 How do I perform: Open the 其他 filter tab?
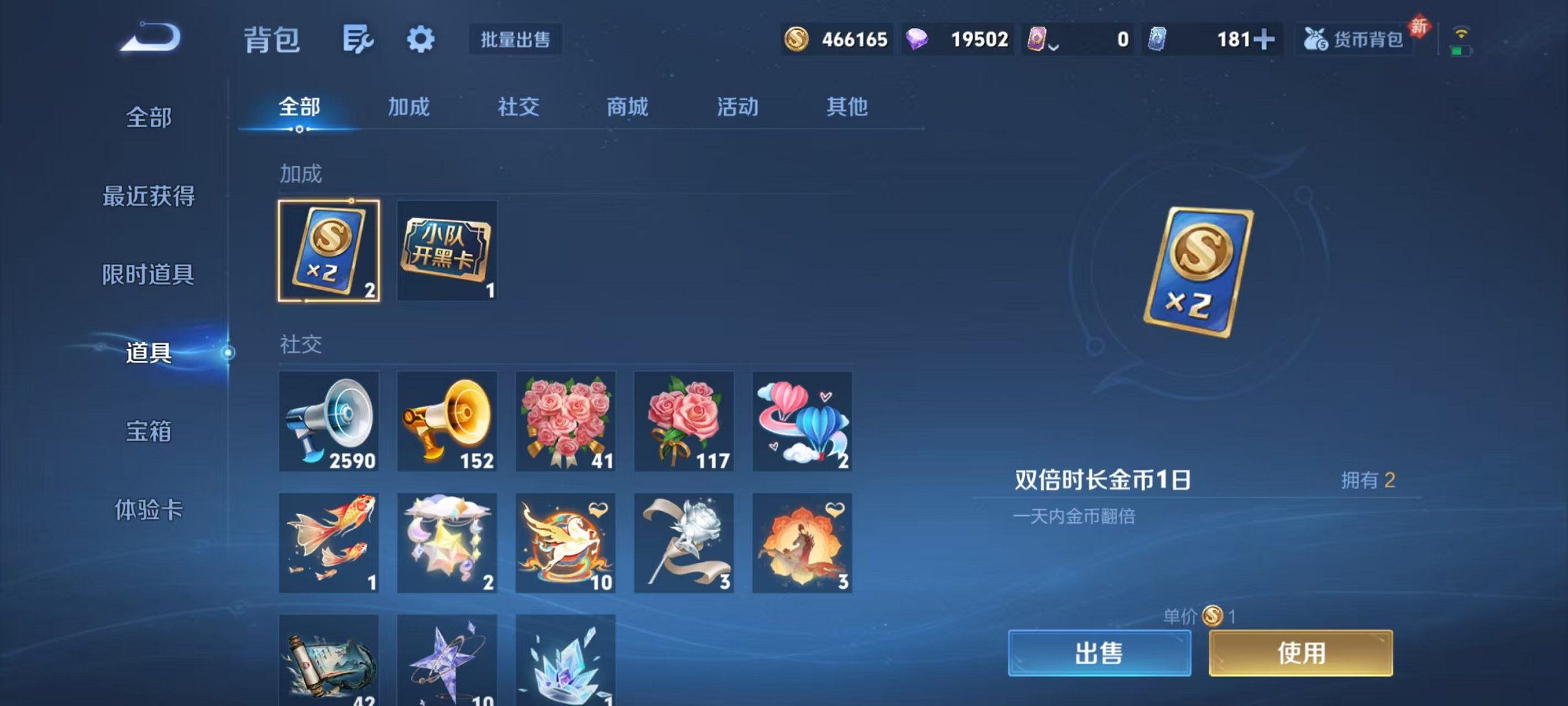point(847,107)
